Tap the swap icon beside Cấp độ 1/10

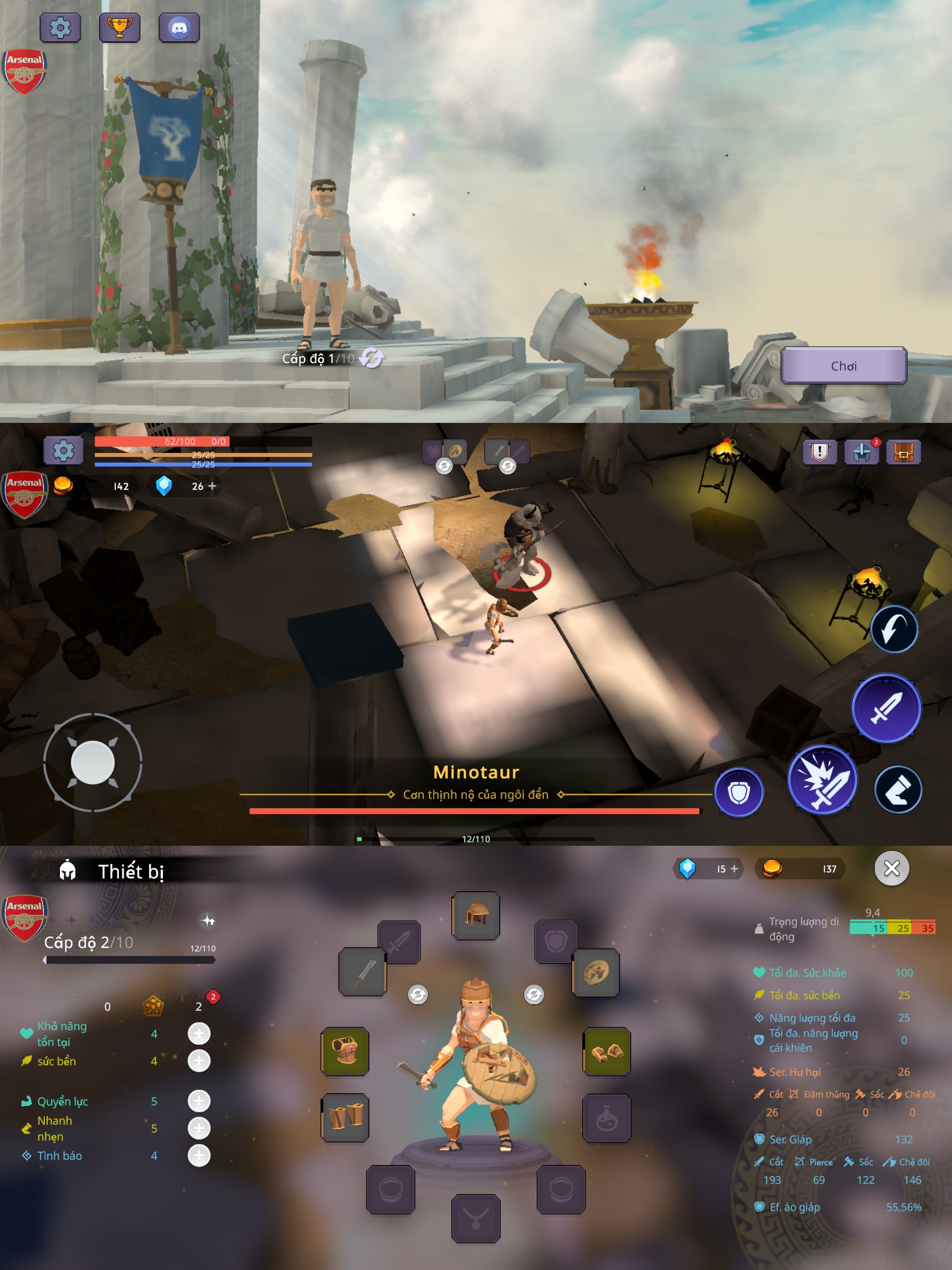click(x=372, y=358)
